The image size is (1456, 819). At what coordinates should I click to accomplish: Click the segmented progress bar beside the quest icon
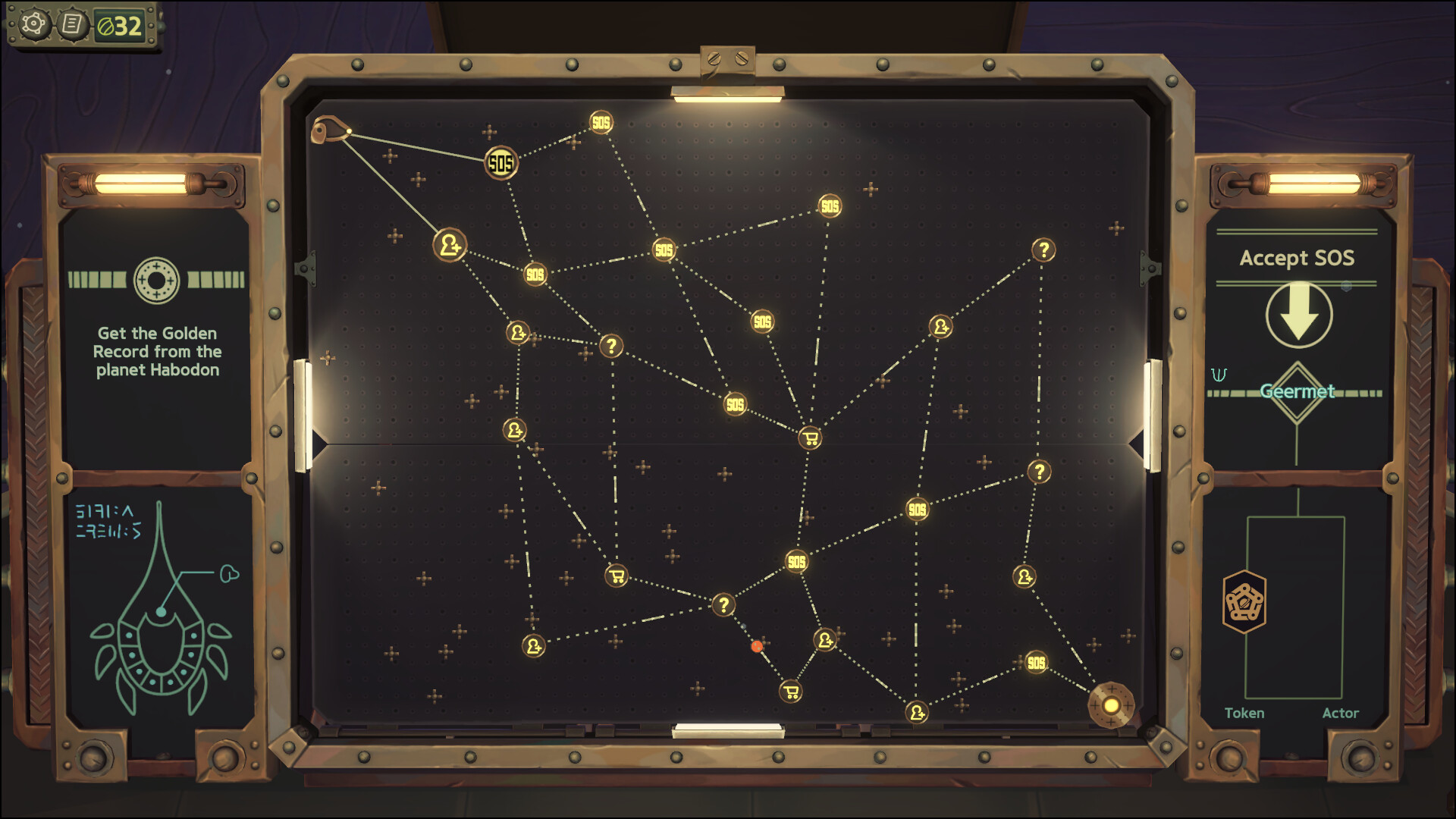[x=99, y=278]
